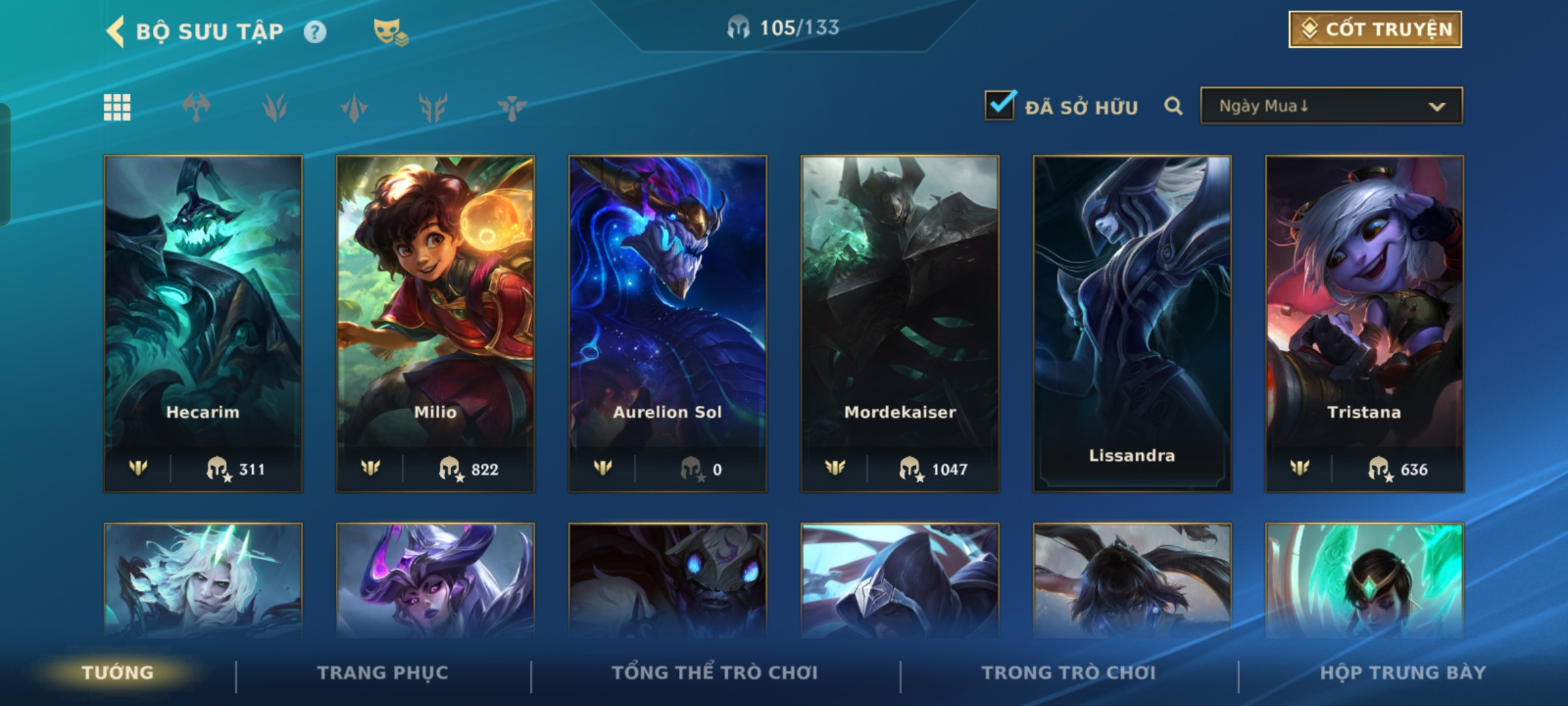Select the Tướng tab

pyautogui.click(x=118, y=673)
